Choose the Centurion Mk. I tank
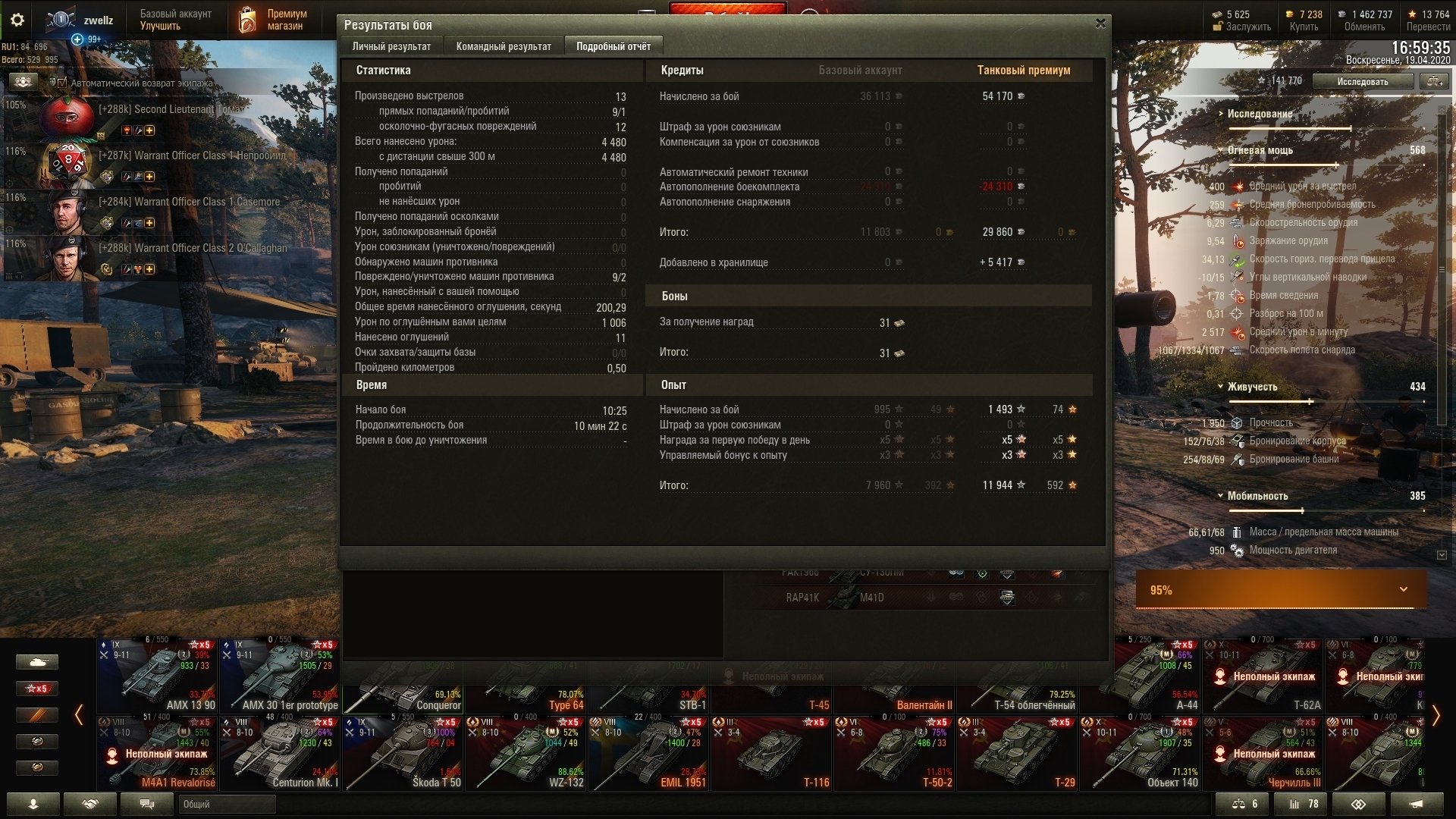Image resolution: width=1456 pixels, height=819 pixels. (x=281, y=752)
